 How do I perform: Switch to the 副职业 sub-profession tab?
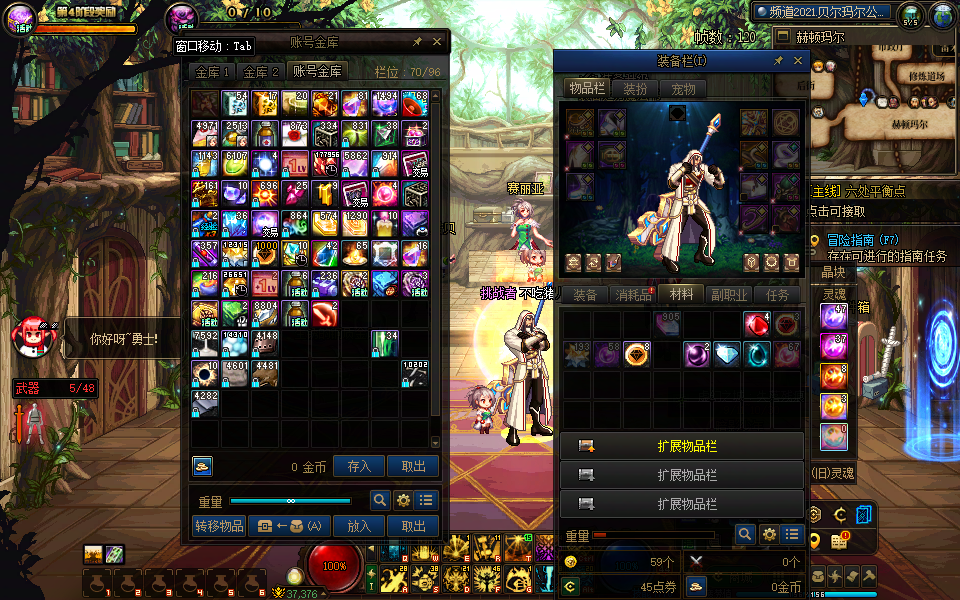[x=729, y=295]
